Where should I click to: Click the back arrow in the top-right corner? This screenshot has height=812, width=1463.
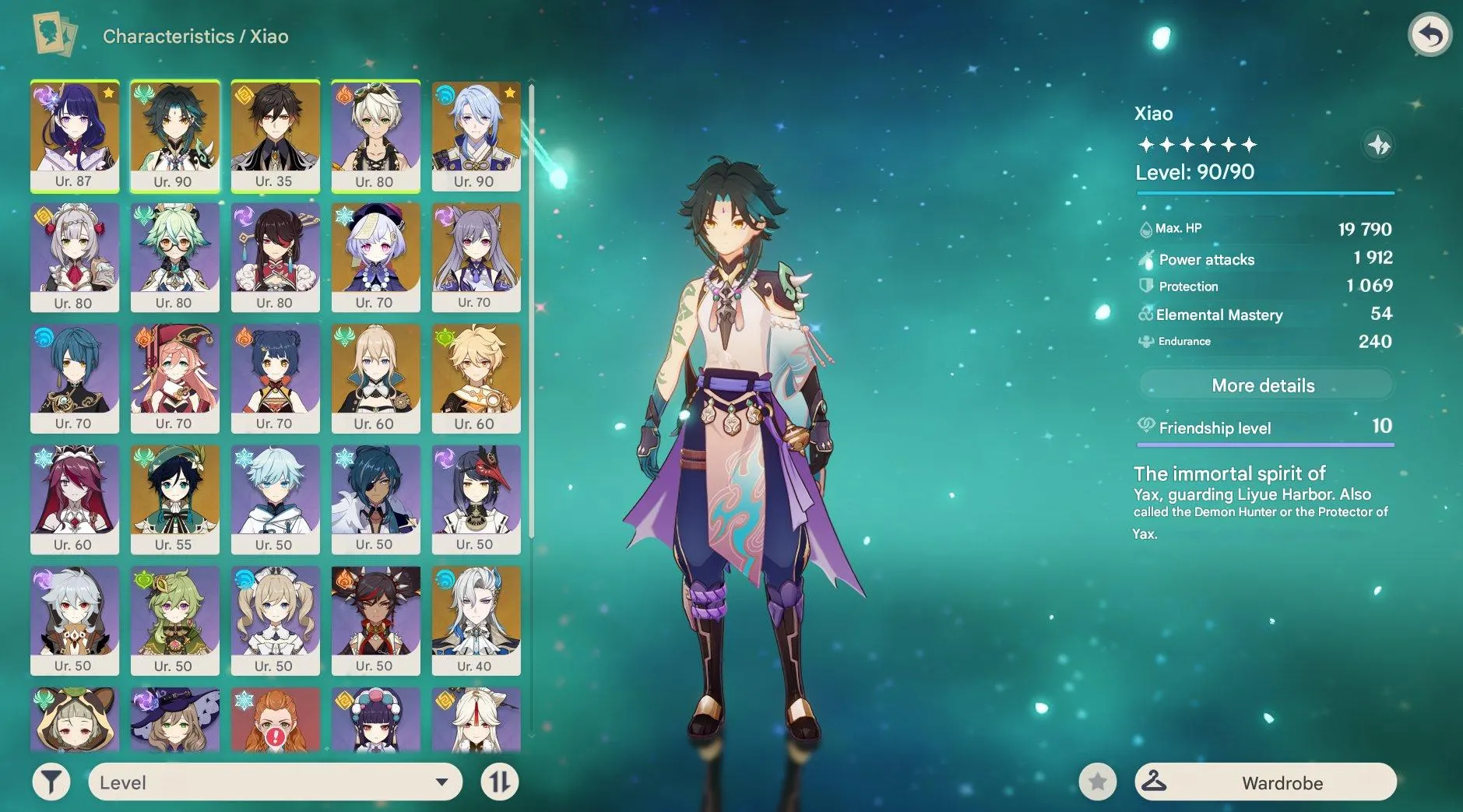[1431, 34]
